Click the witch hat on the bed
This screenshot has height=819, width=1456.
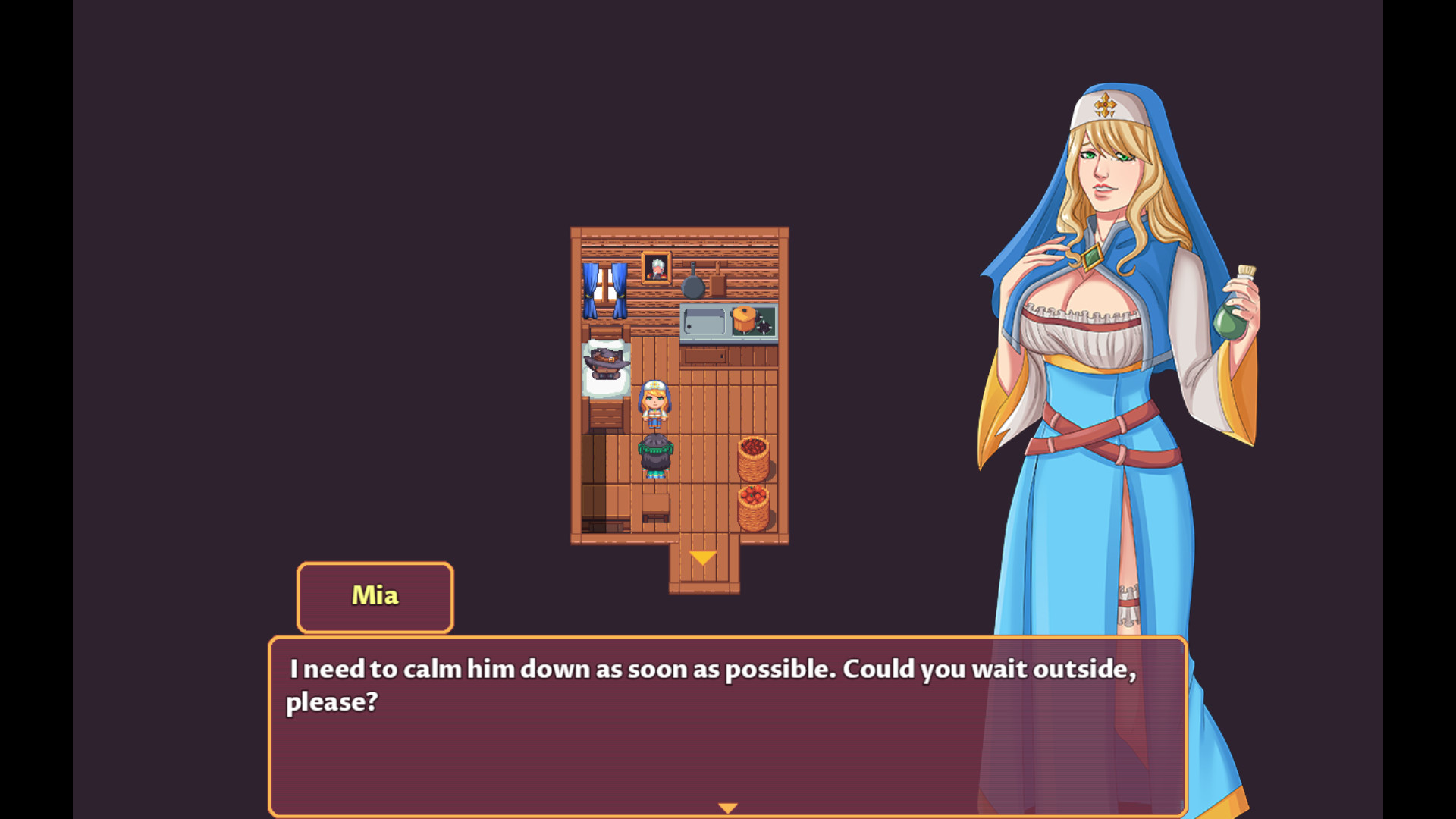[x=604, y=359]
